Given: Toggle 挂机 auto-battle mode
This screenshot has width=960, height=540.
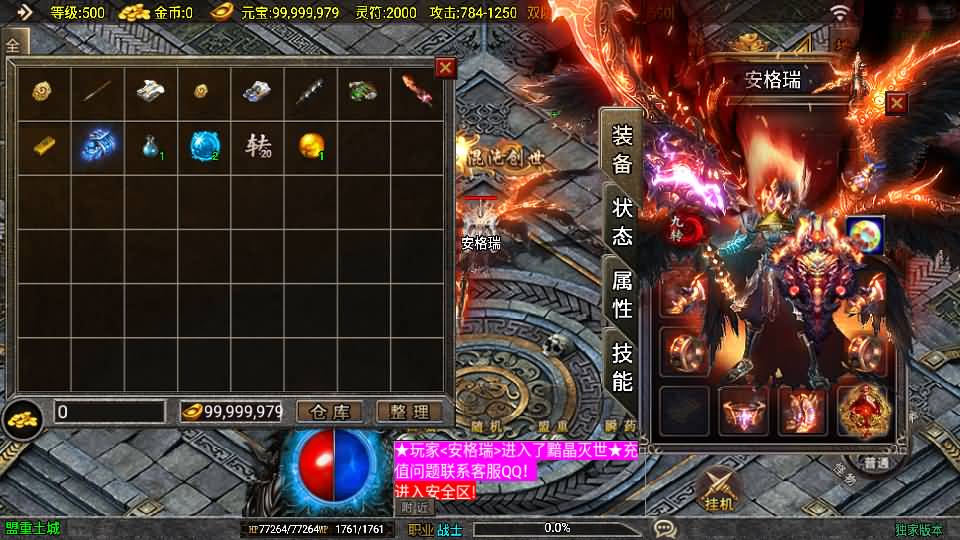Looking at the screenshot, I should [720, 490].
